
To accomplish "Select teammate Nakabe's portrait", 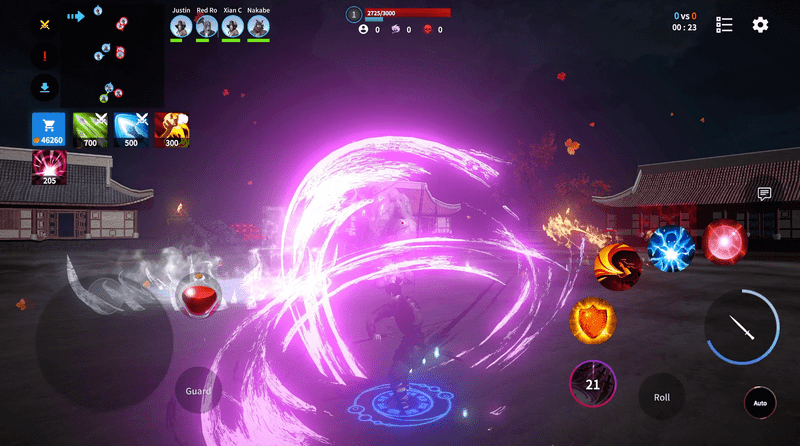I will point(258,25).
